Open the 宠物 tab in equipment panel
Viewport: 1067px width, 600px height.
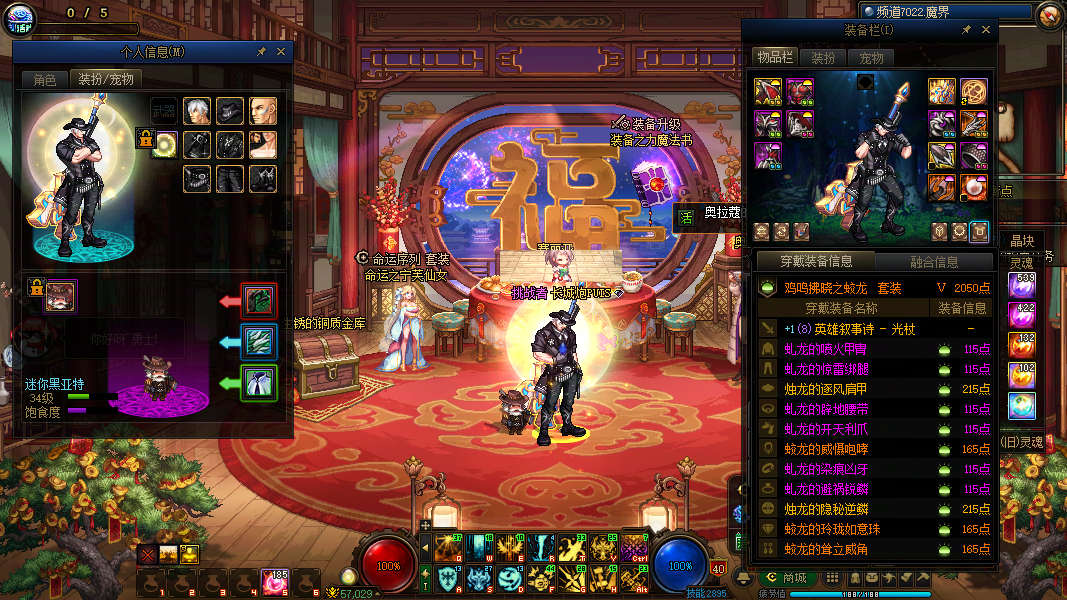click(871, 58)
